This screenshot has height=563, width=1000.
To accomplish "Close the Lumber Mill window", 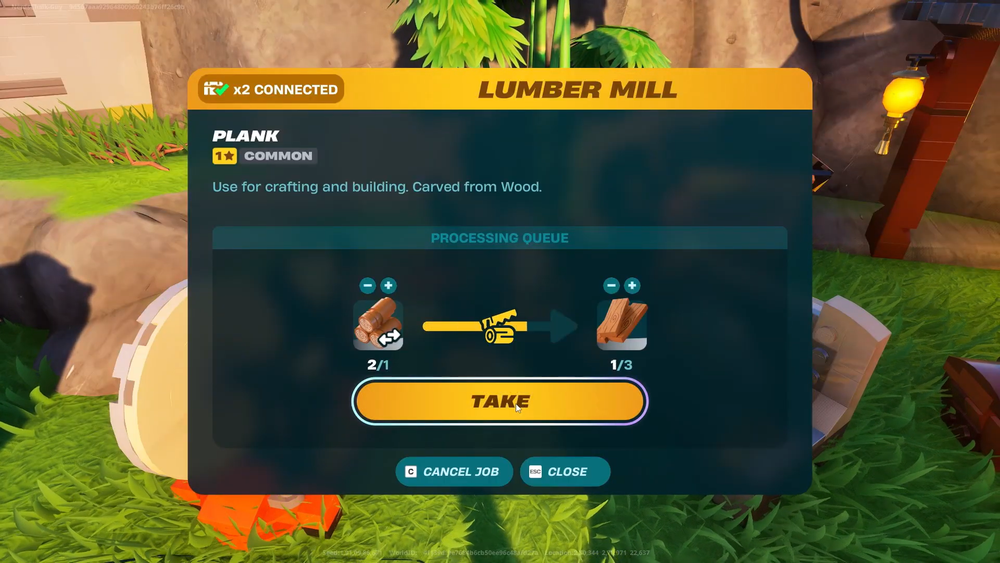I will (x=564, y=472).
